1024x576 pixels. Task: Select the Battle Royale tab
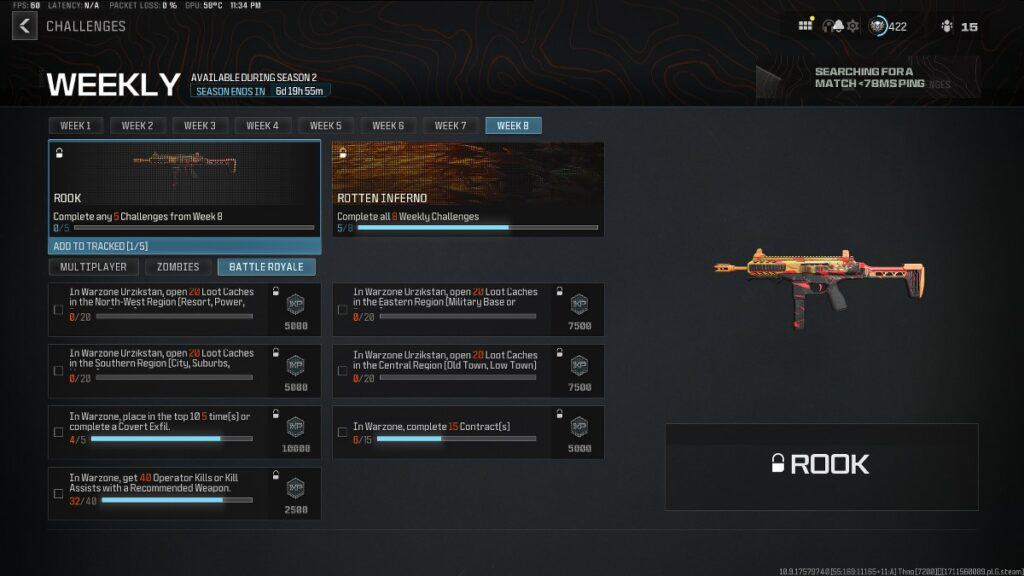pyautogui.click(x=266, y=267)
